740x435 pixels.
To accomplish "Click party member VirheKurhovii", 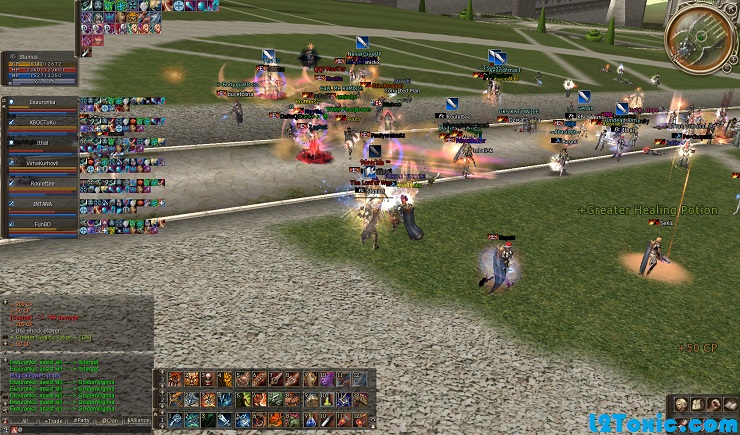I will click(x=42, y=163).
